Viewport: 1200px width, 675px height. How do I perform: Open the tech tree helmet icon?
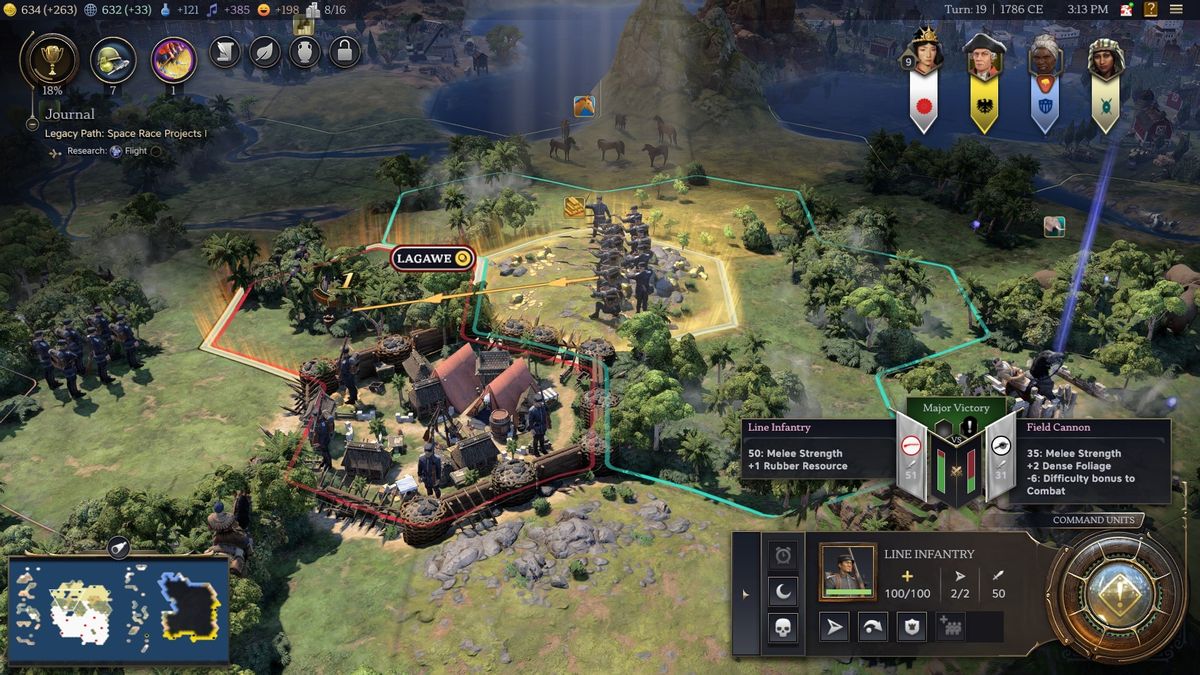tap(113, 59)
